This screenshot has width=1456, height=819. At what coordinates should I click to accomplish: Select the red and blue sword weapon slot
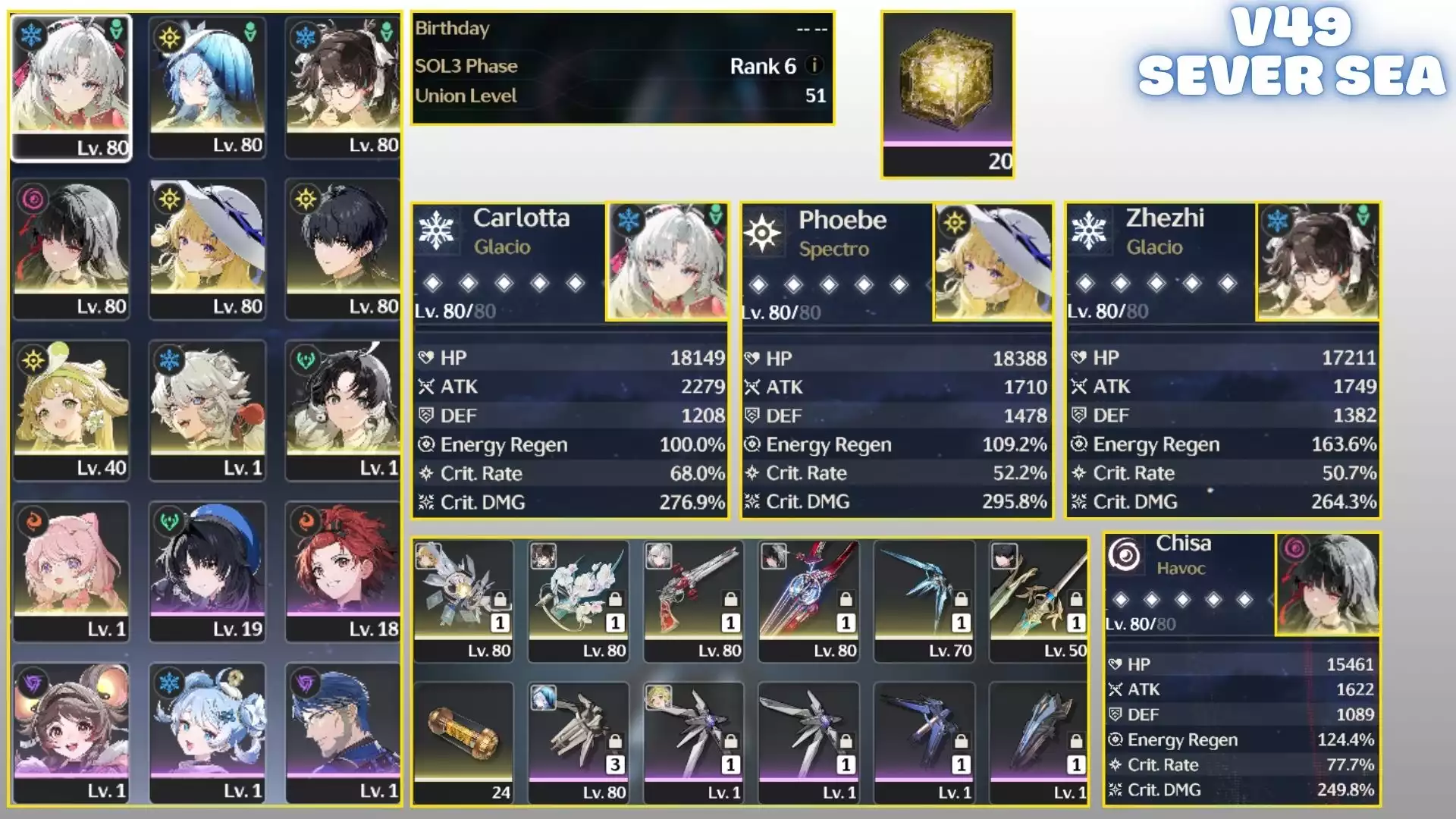[808, 600]
